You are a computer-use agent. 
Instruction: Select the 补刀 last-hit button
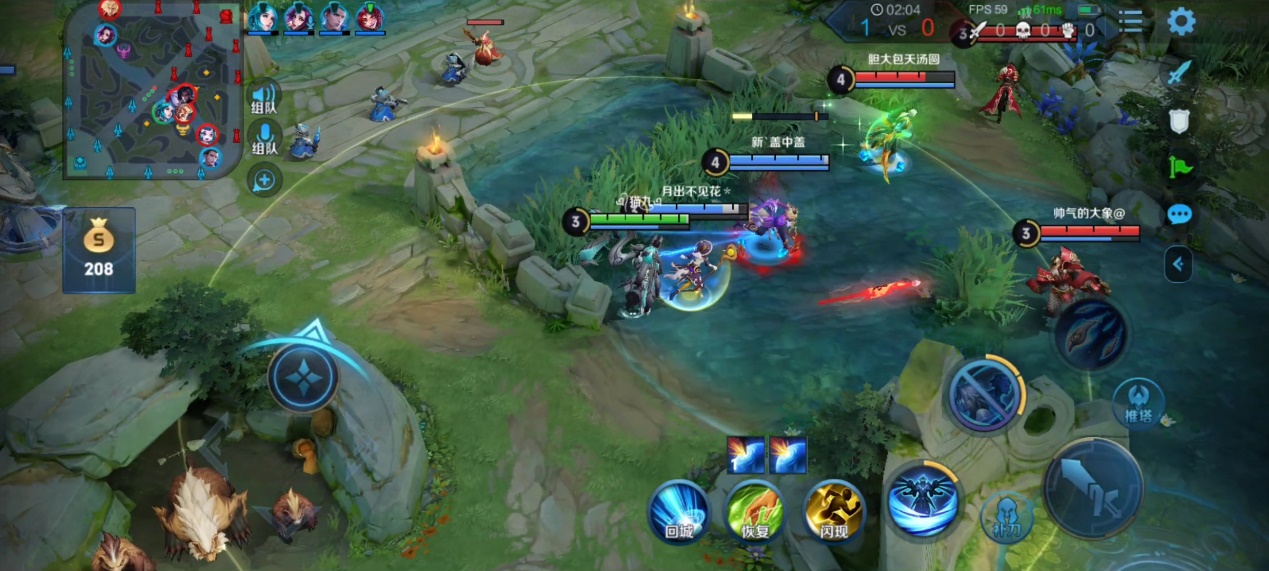(x=1006, y=515)
